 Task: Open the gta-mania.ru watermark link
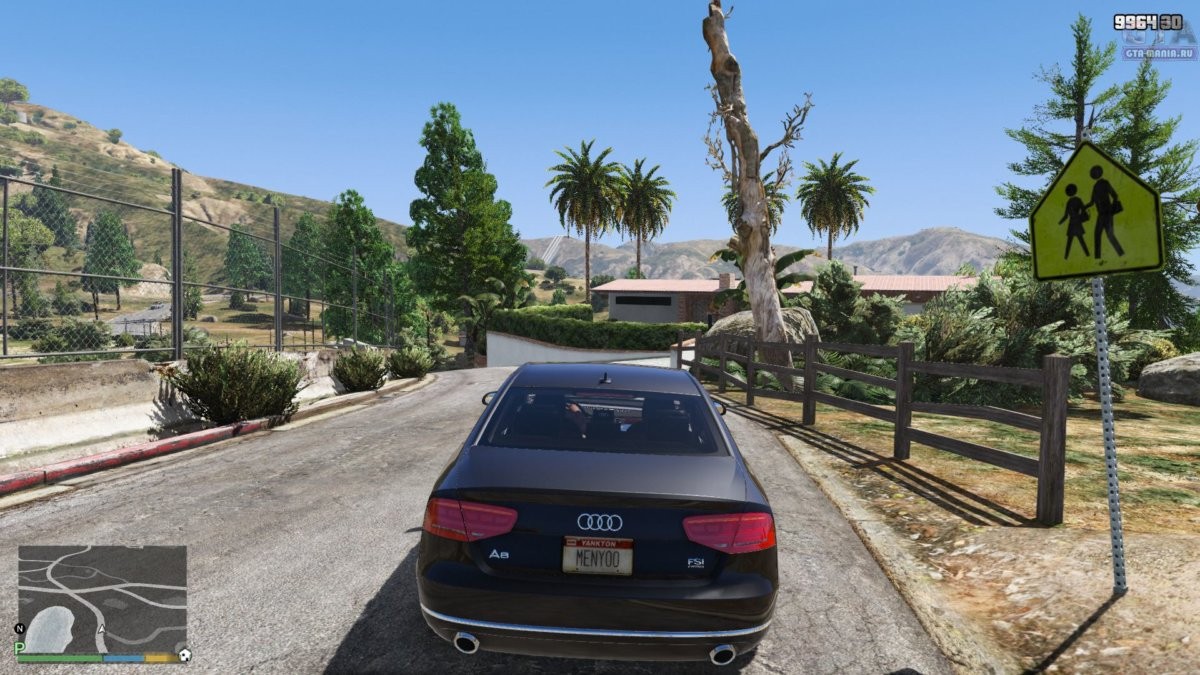[x=1159, y=53]
